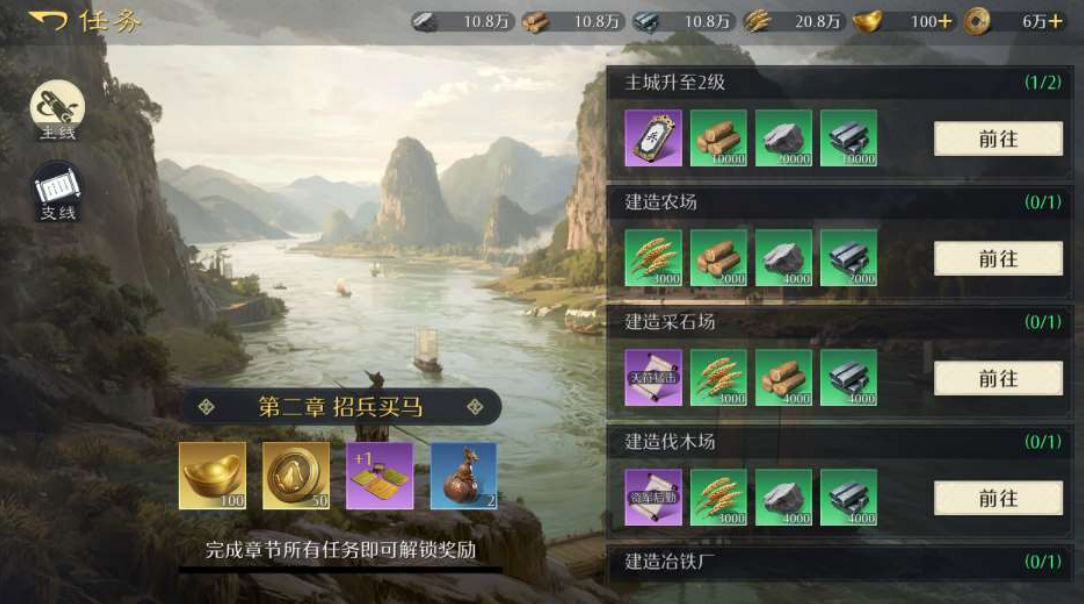Inspect the purple tablet reward for 主城升至2级

[x=653, y=138]
